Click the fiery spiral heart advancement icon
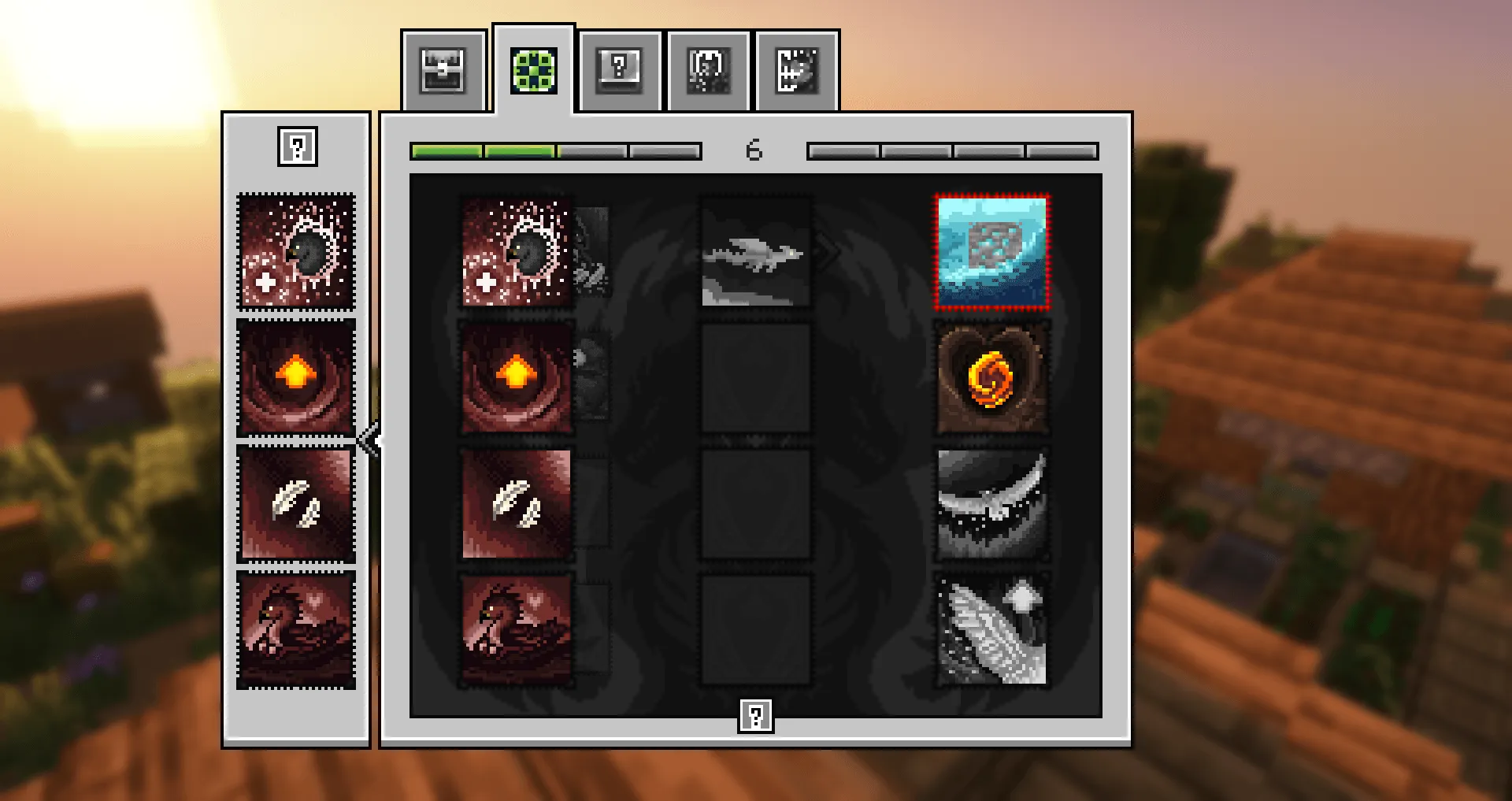This screenshot has width=1512, height=801. [991, 378]
